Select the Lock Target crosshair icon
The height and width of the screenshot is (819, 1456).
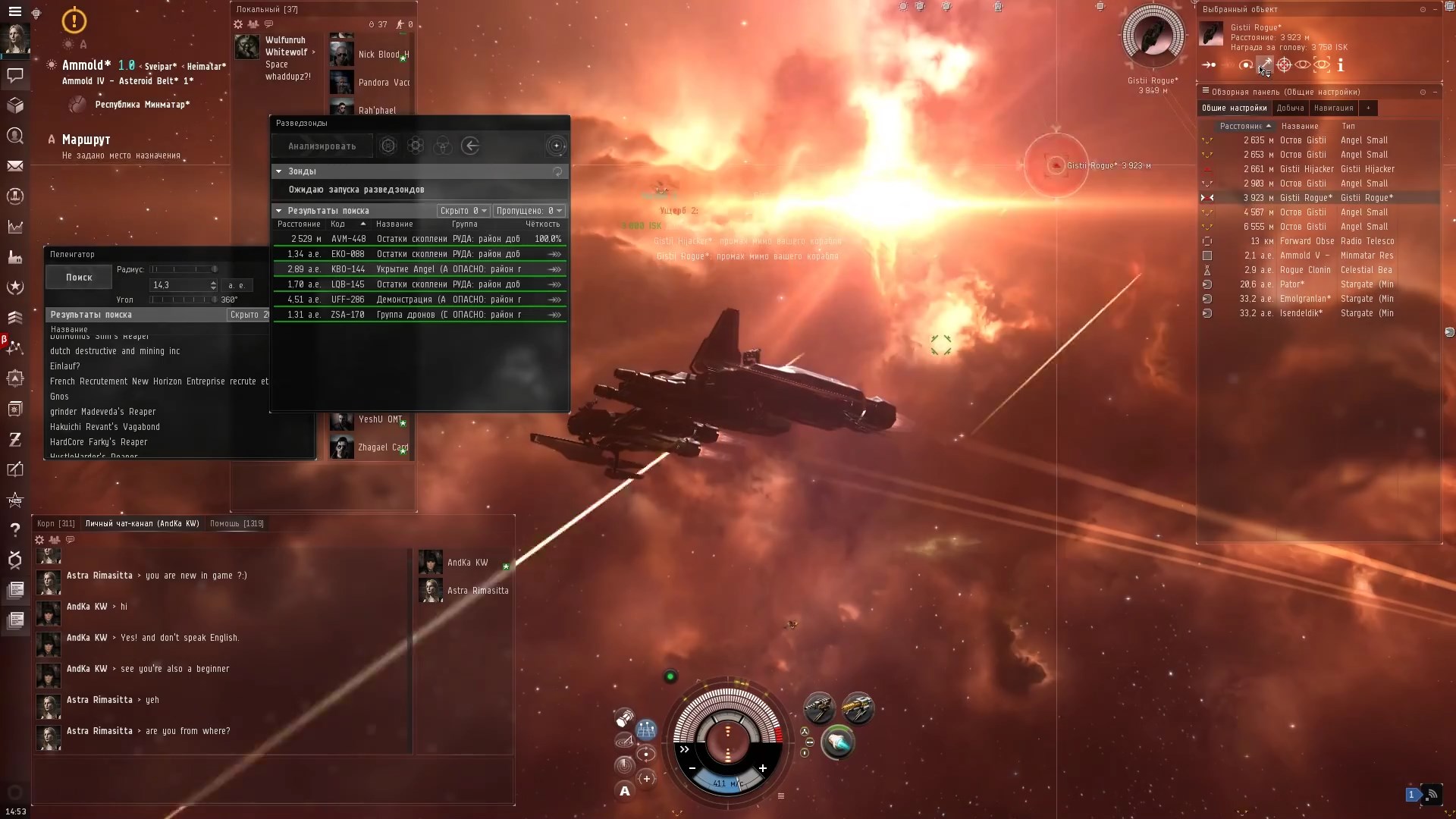point(1285,65)
